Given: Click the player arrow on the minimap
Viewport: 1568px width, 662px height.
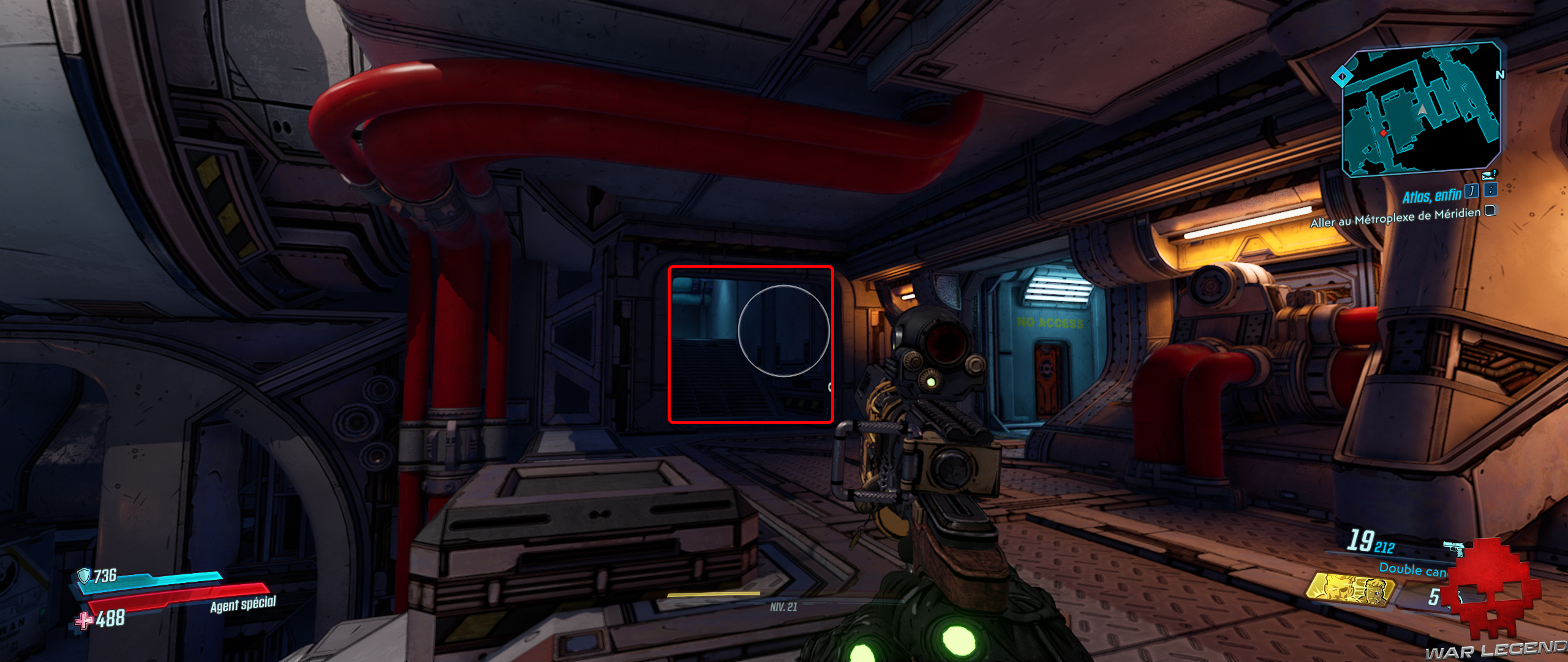Looking at the screenshot, I should 1422,110.
